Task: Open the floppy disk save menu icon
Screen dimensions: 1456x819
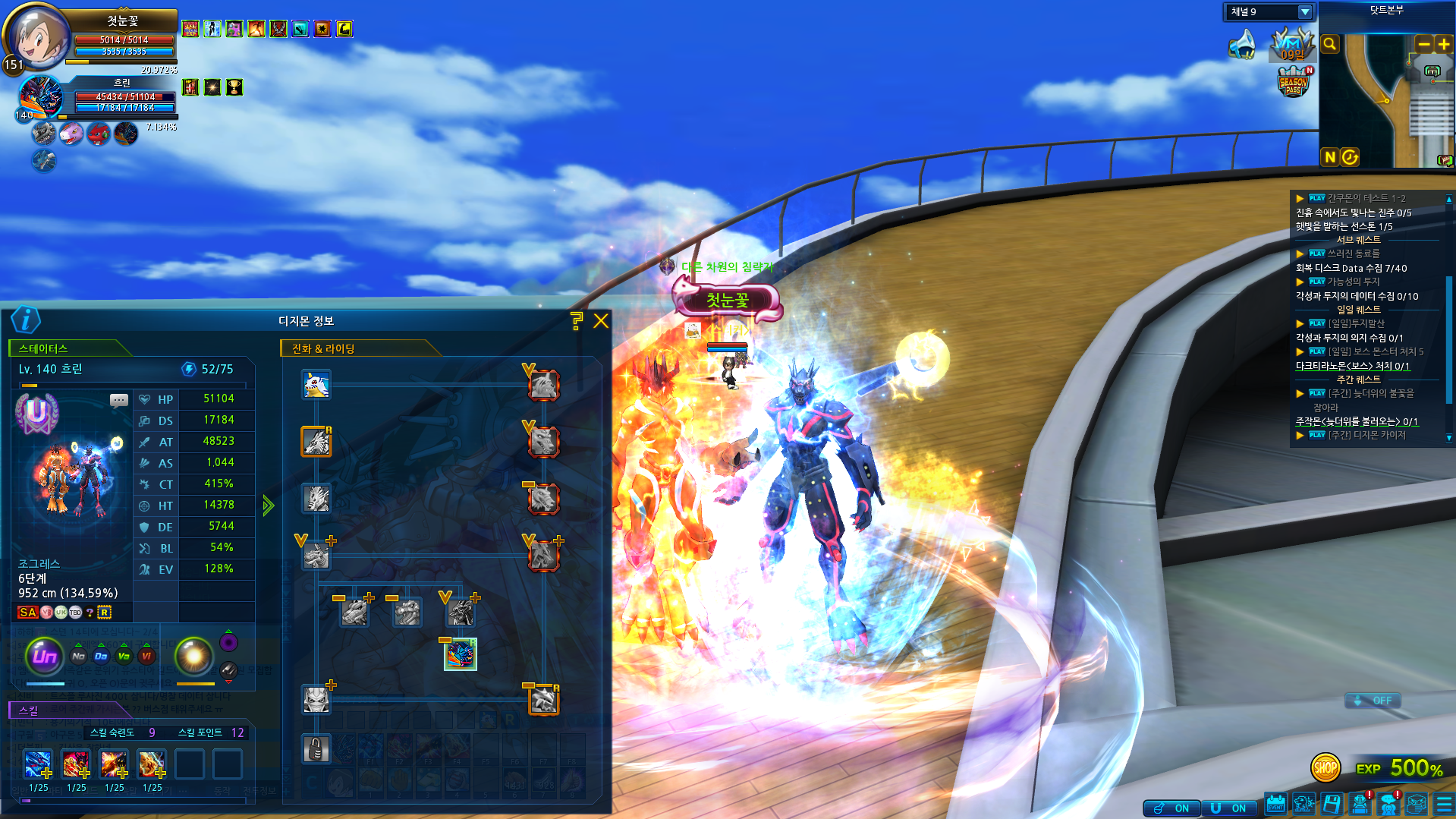Action: coord(1332,805)
